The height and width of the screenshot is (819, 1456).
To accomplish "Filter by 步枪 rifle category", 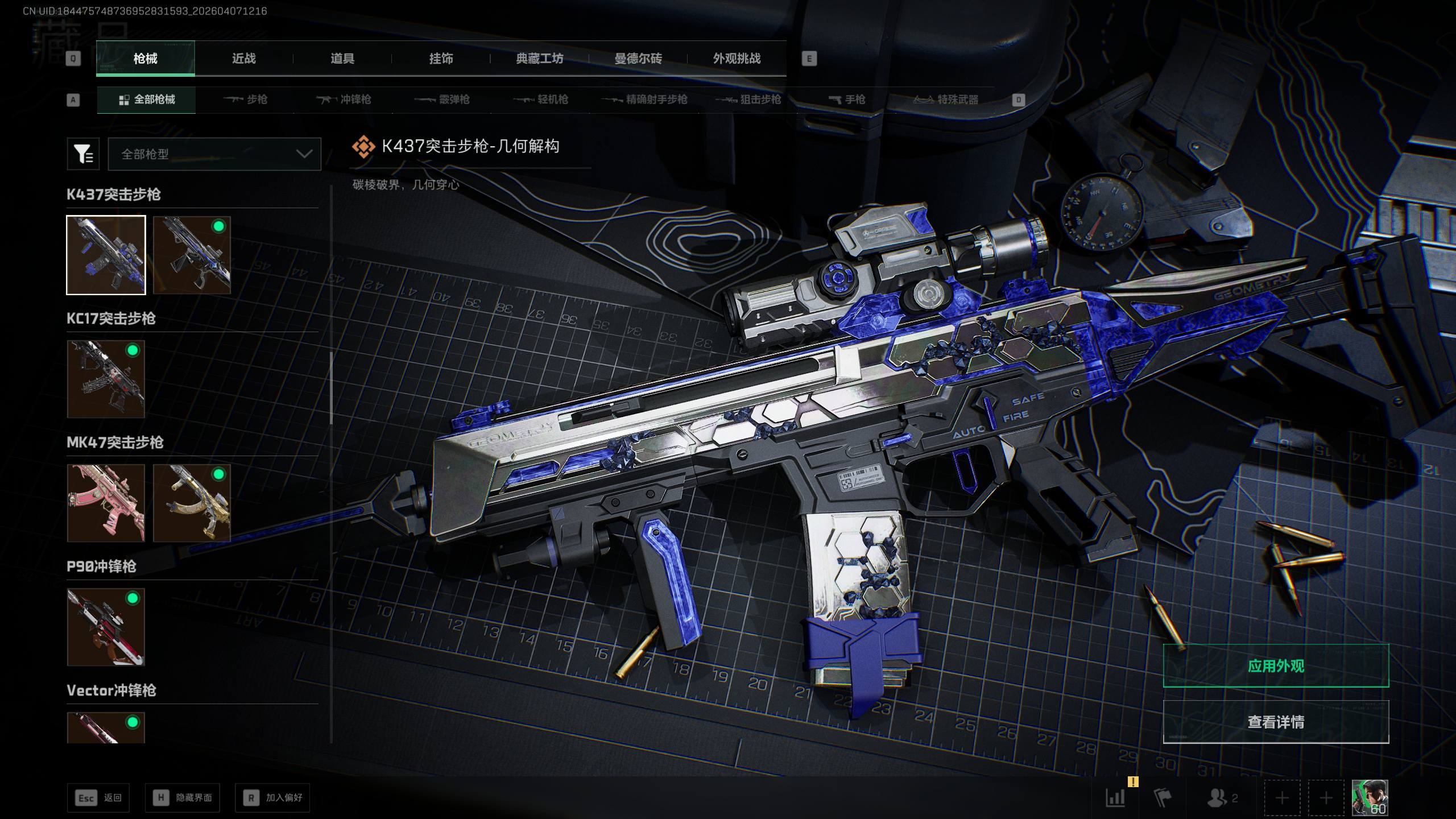I will click(246, 100).
